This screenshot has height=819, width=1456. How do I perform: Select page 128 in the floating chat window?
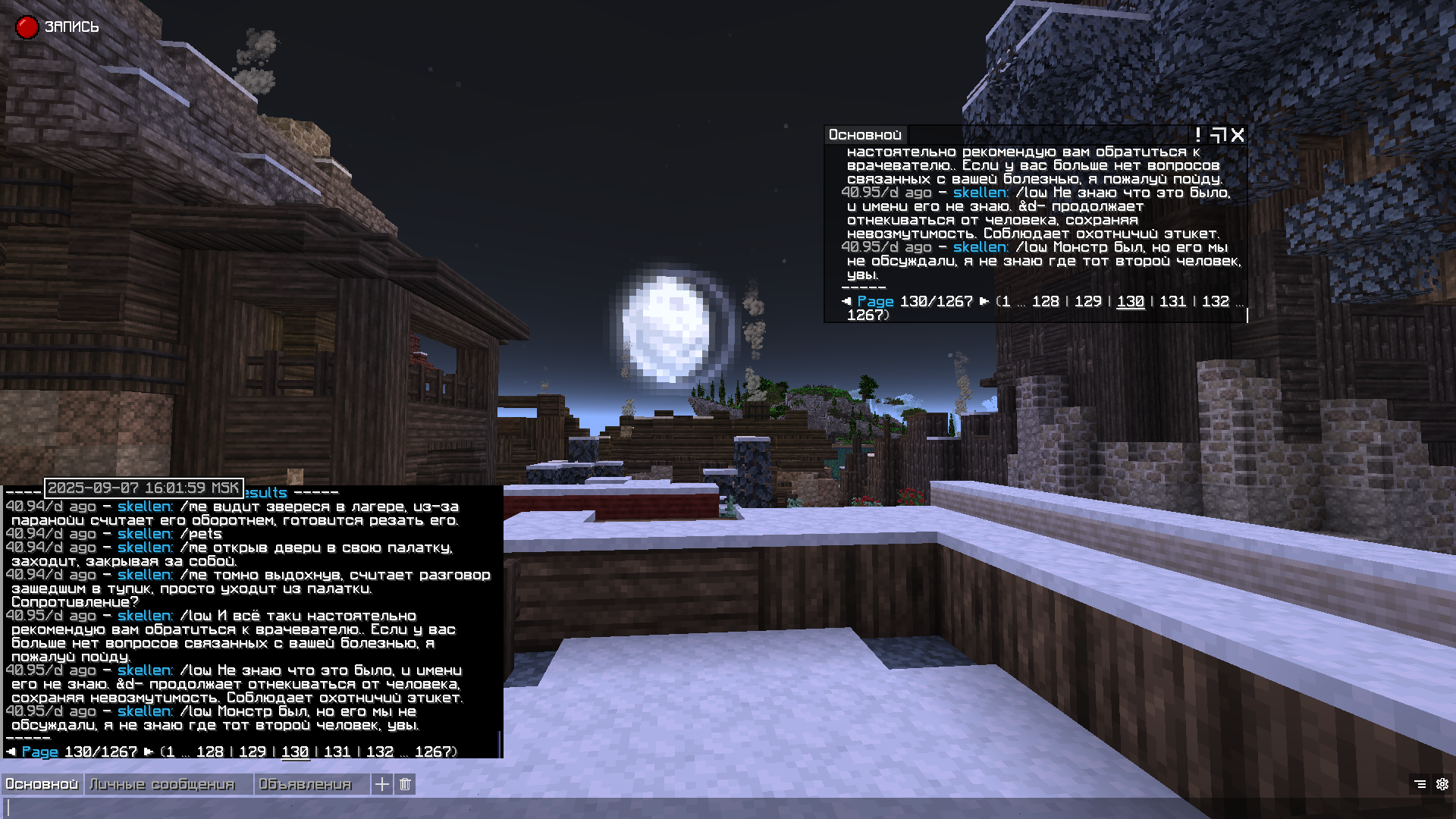pos(1045,301)
